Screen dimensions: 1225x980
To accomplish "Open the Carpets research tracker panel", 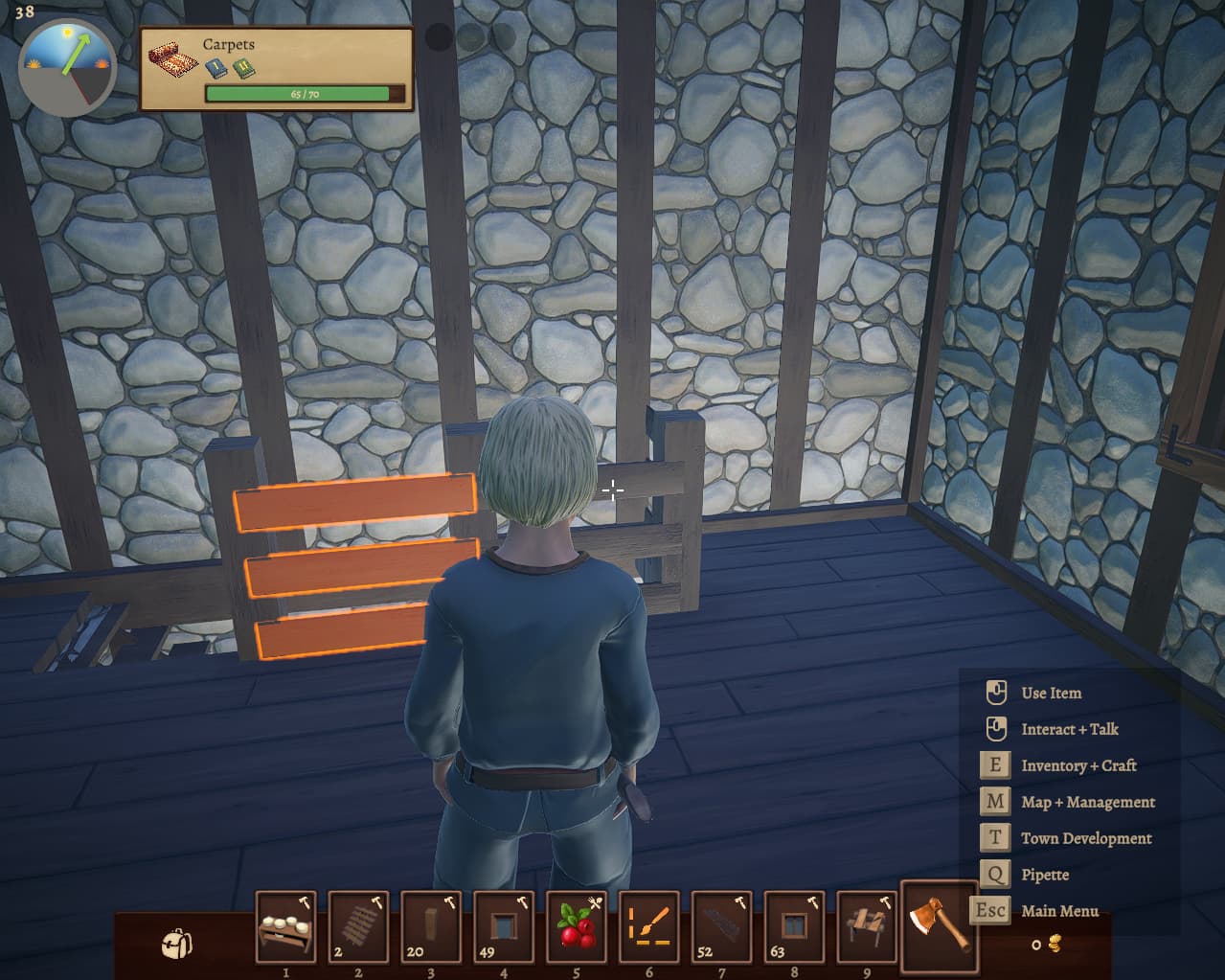I will (x=277, y=69).
